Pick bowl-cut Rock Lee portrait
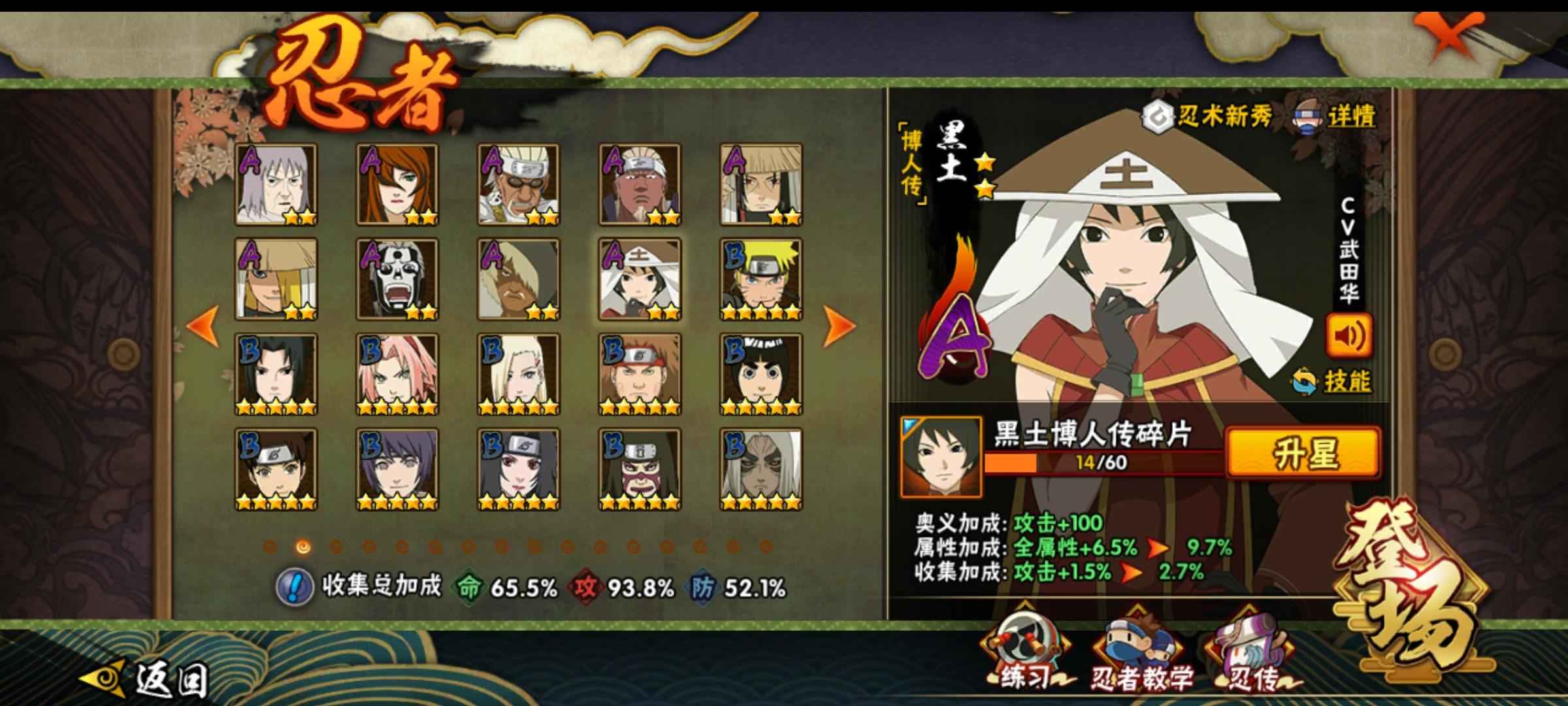The width and height of the screenshot is (1568, 706). [761, 375]
